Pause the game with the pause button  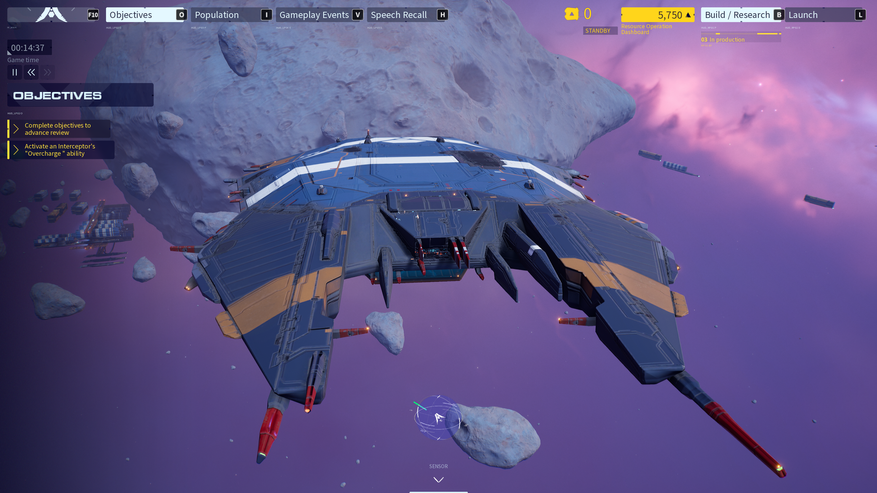[15, 72]
